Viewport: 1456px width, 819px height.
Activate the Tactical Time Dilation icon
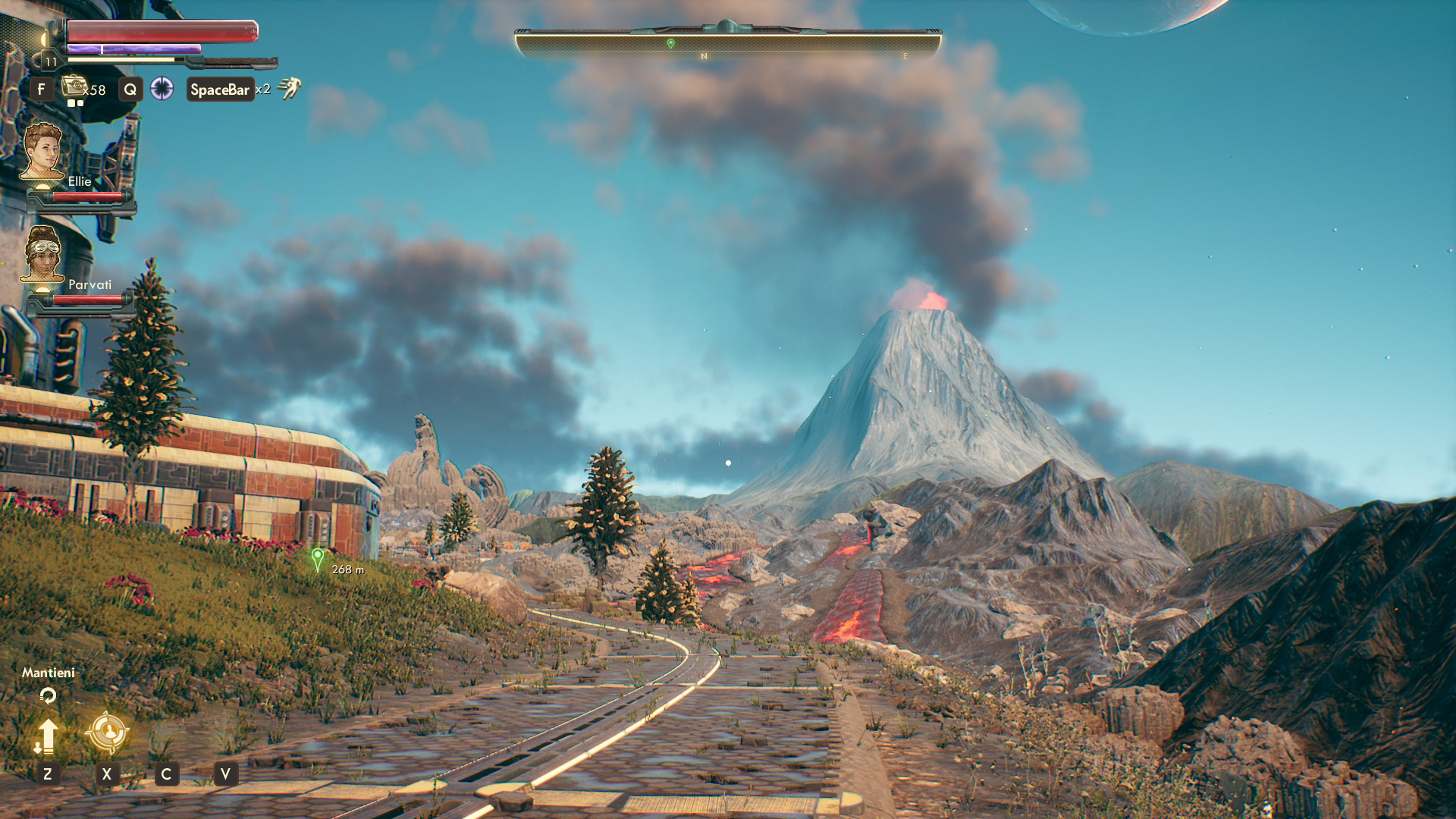pyautogui.click(x=162, y=89)
